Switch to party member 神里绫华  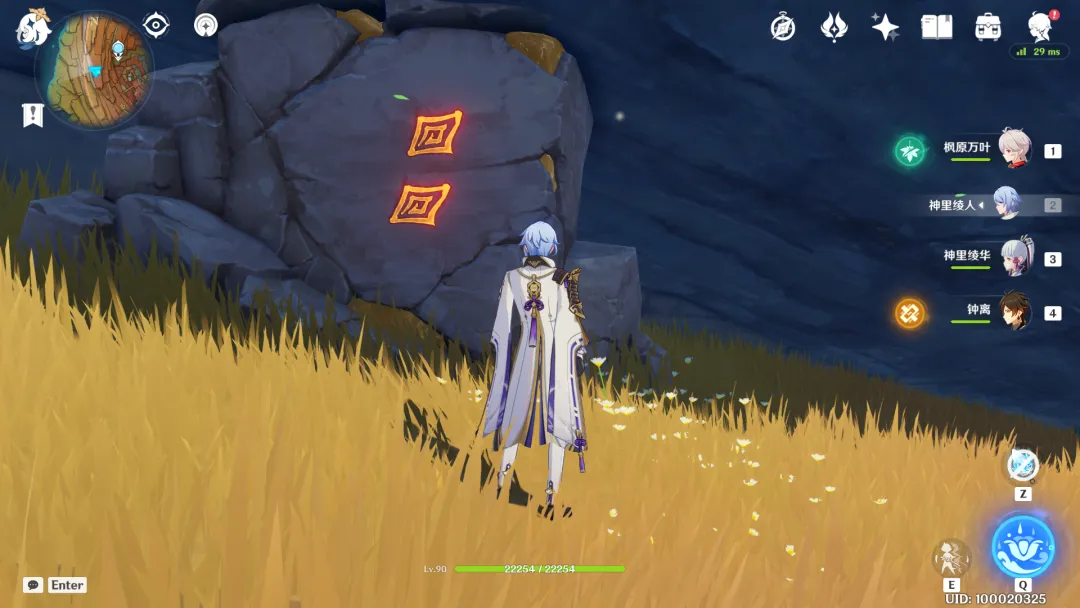tap(1014, 257)
